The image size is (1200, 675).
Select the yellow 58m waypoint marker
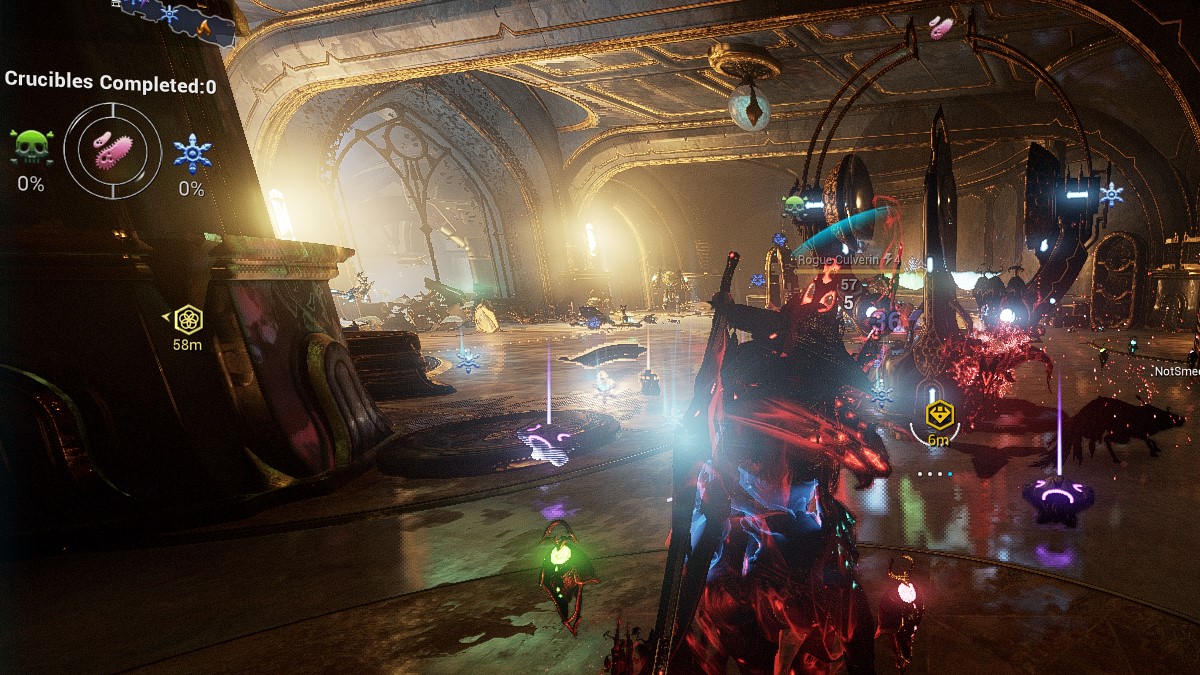[x=188, y=320]
